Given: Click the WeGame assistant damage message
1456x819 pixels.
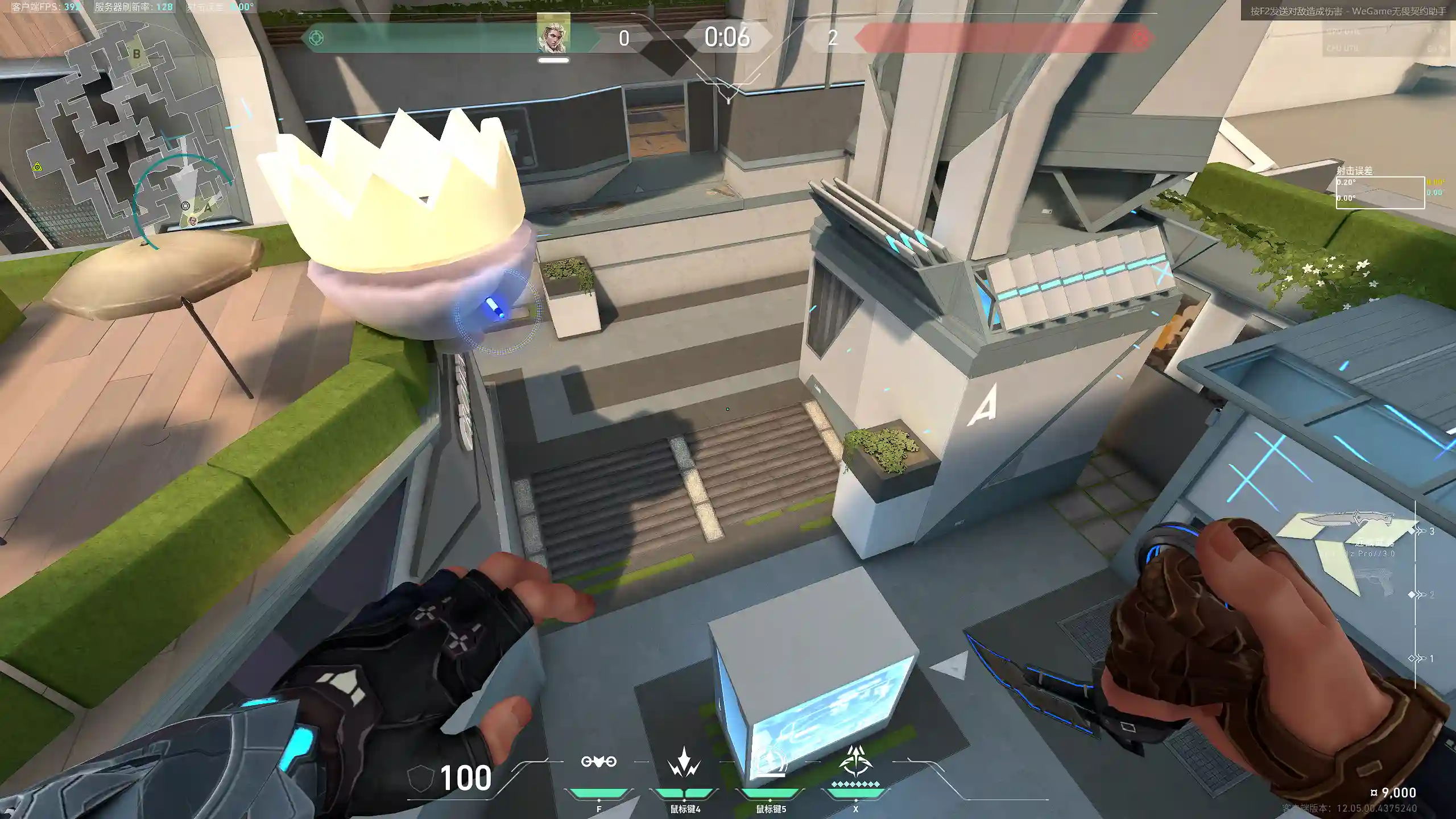Looking at the screenshot, I should pyautogui.click(x=1347, y=11).
